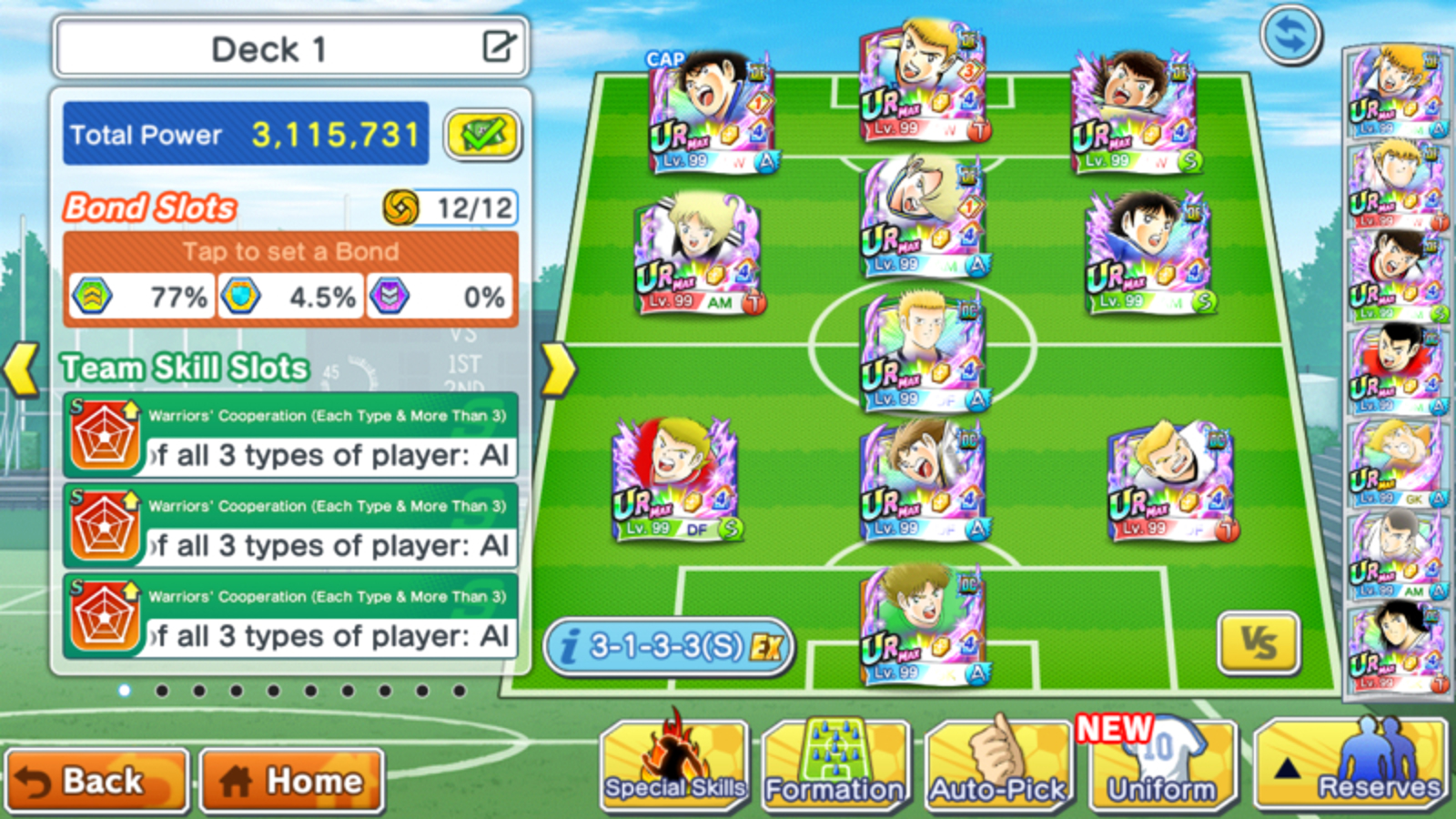
Task: Open the 3-1-3-3(S) EX formation info
Action: [669, 647]
